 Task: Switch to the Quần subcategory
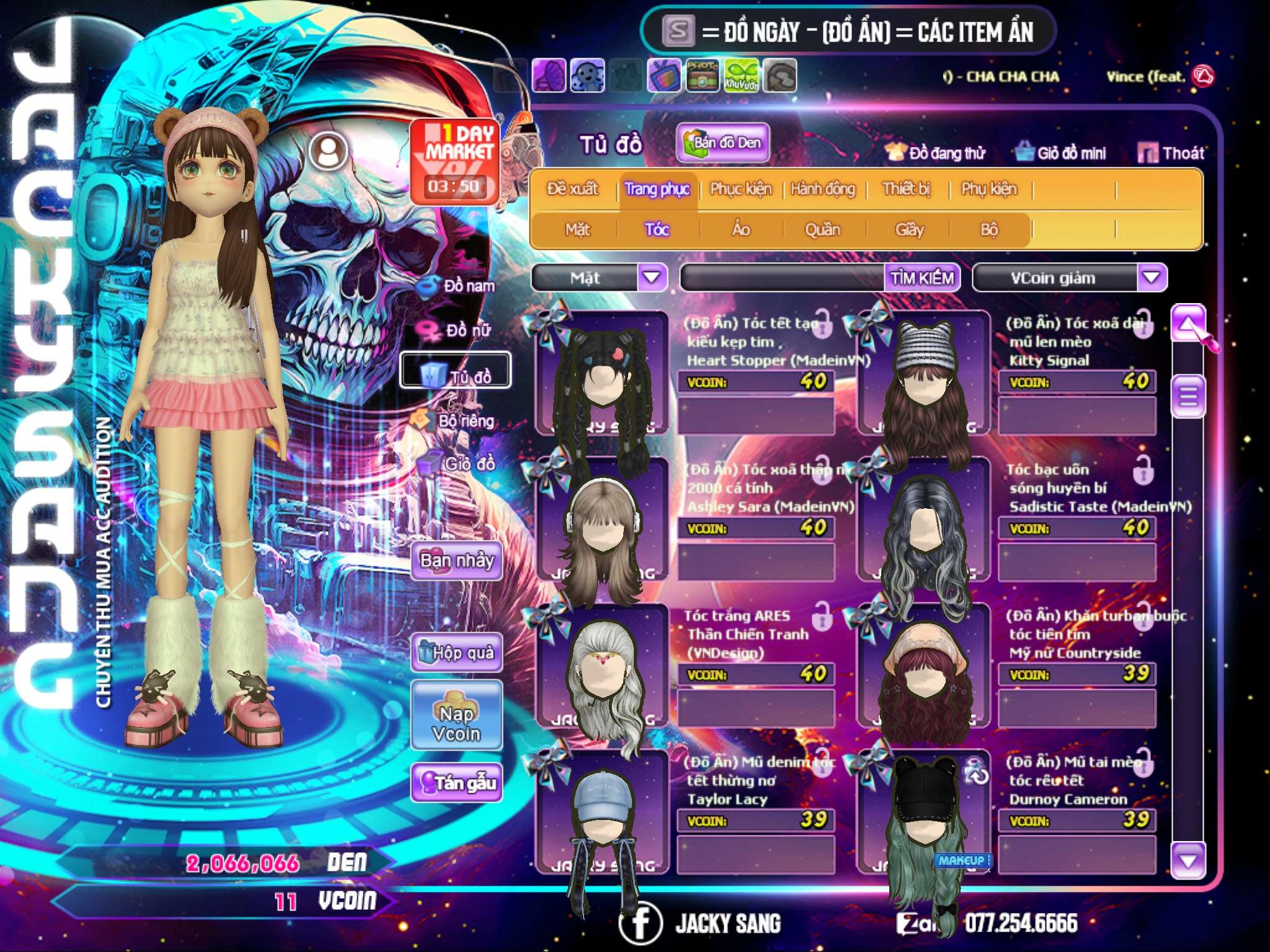(822, 230)
